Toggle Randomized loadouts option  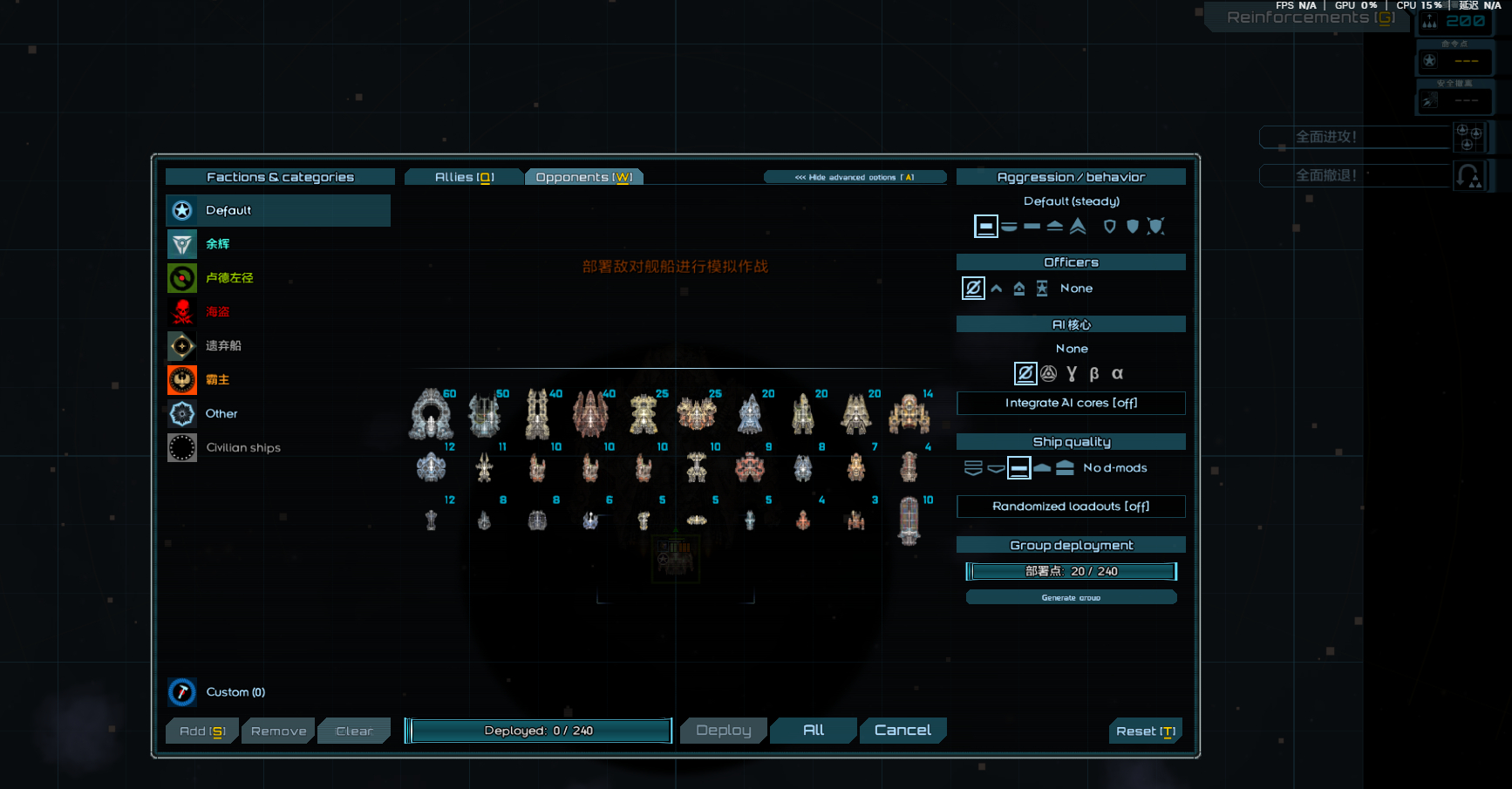click(1071, 507)
